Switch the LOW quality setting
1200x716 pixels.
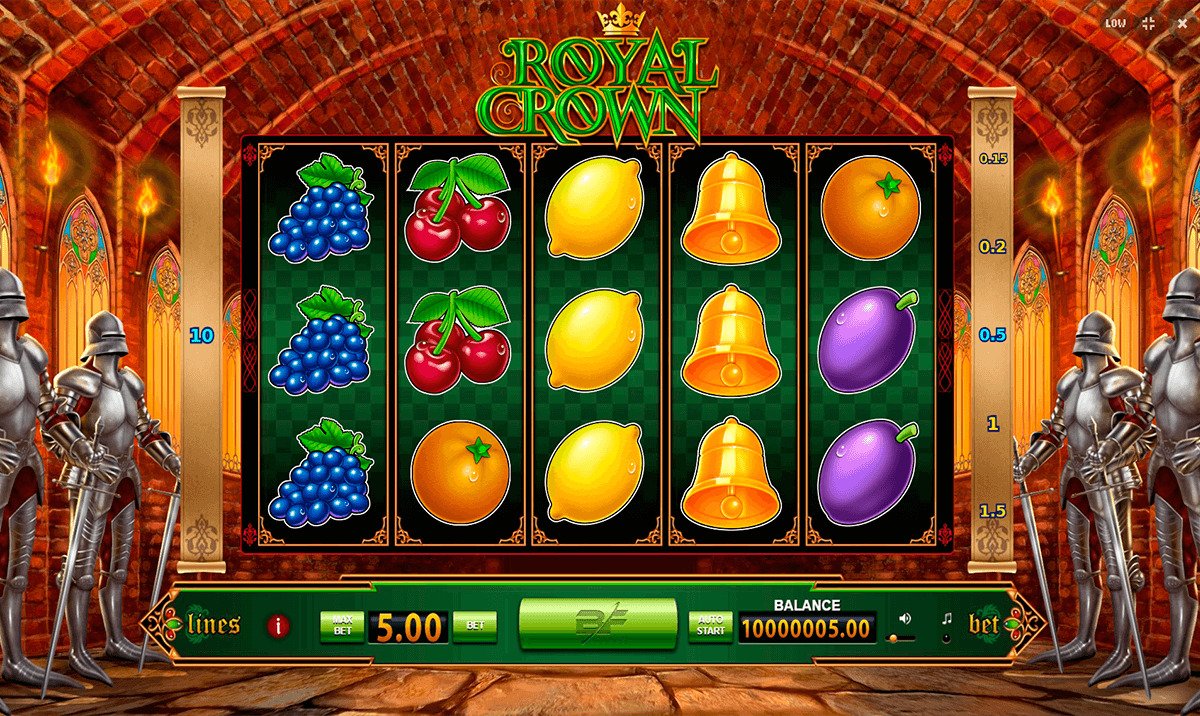1116,23
